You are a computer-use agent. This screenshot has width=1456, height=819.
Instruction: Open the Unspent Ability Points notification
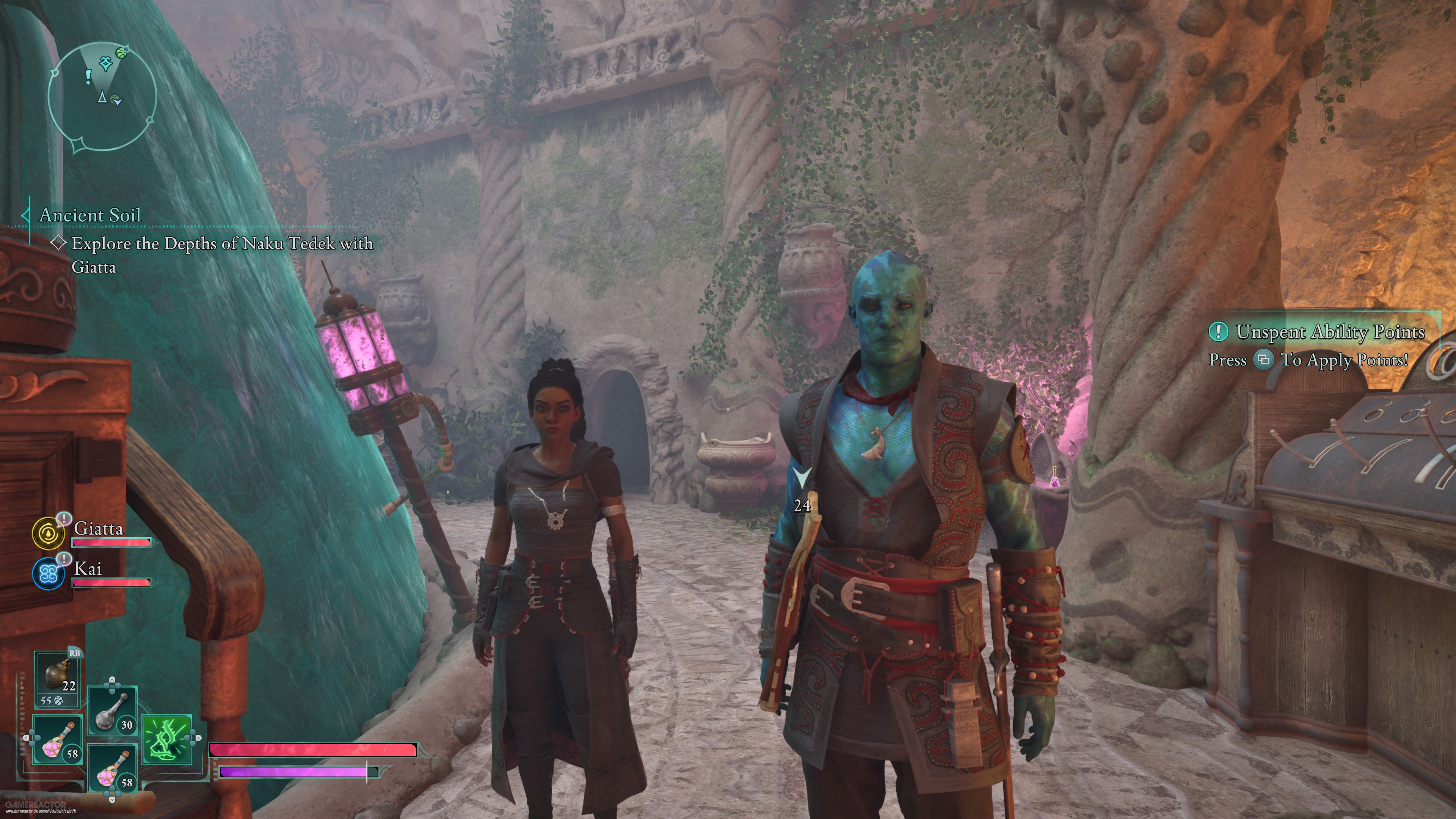coord(1322,332)
